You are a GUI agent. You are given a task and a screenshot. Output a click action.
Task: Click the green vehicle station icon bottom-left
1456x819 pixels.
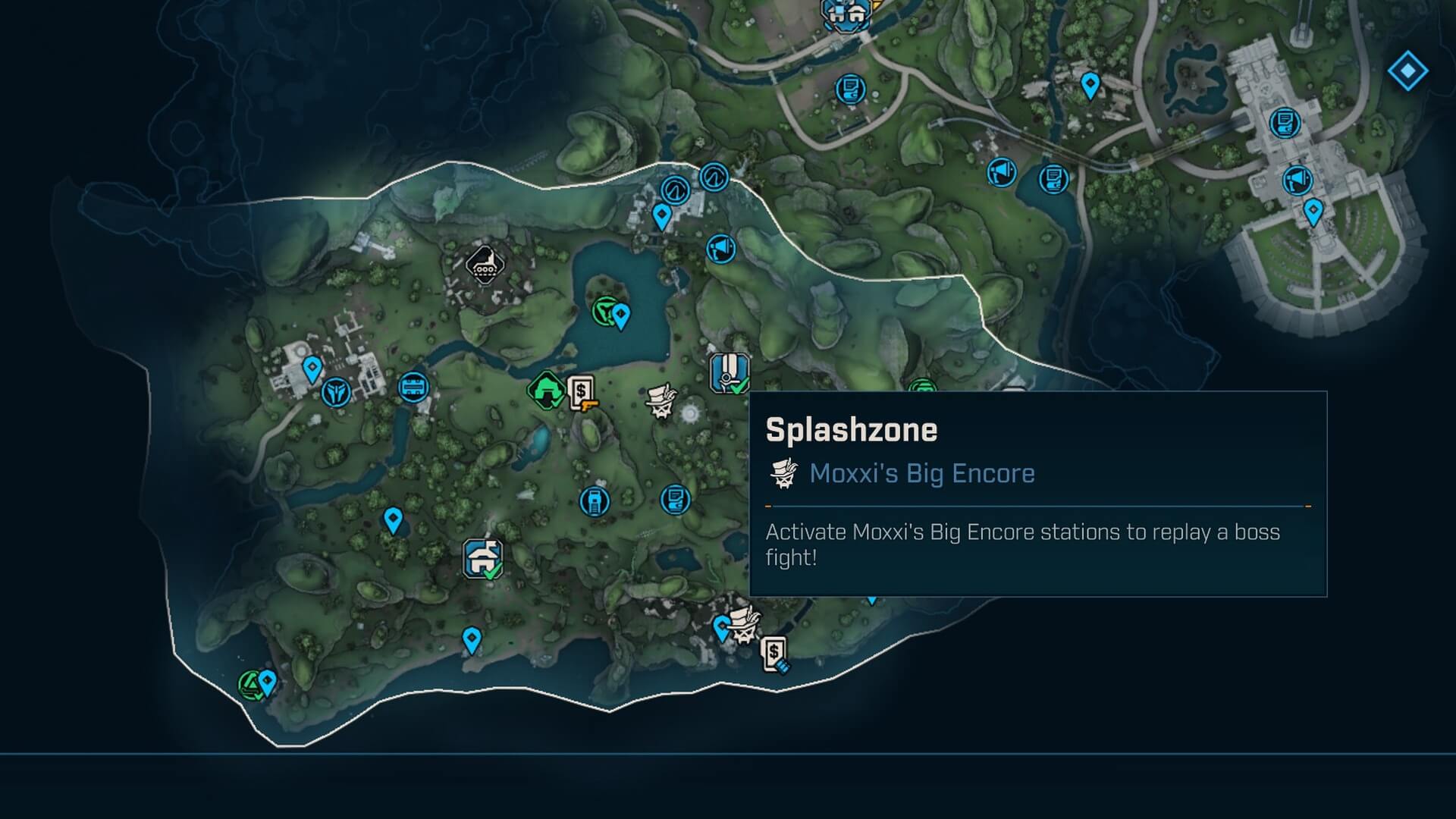tap(250, 681)
